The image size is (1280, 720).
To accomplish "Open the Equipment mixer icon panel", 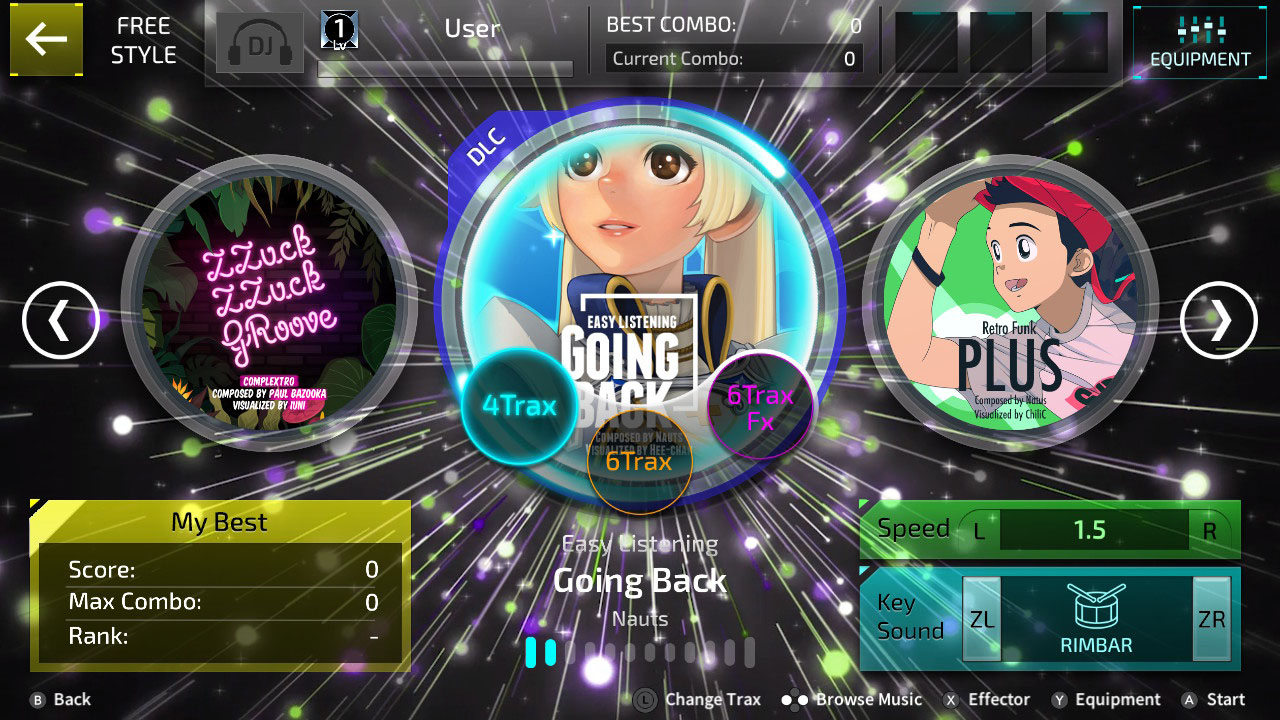I will click(1198, 41).
